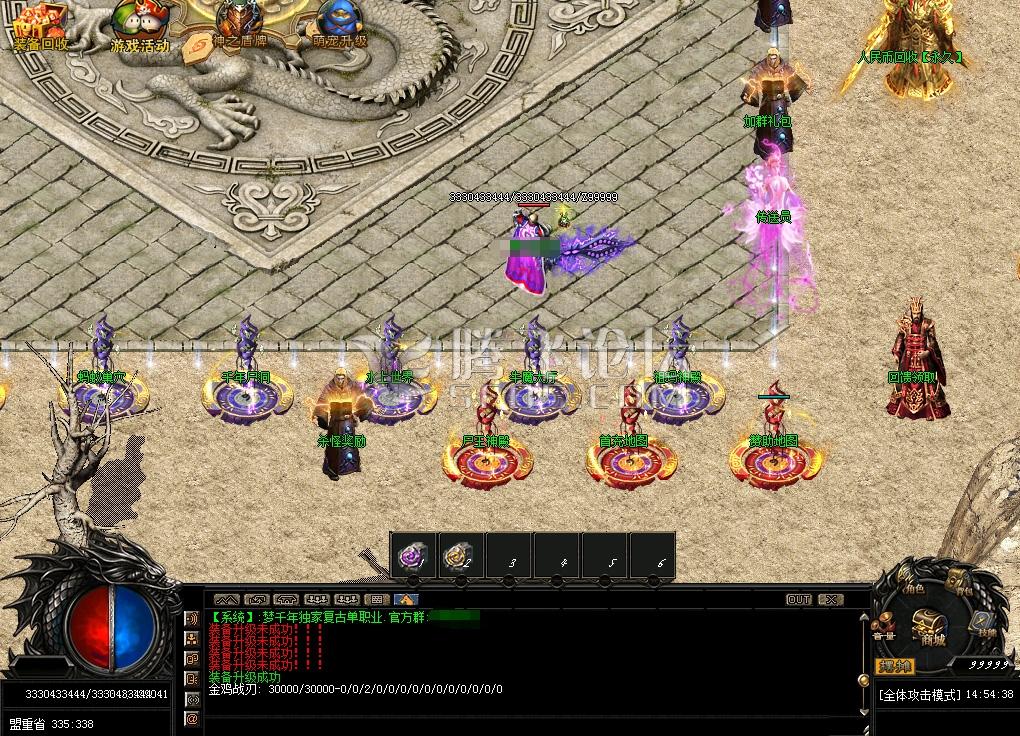
Task: Click the X button beside OUT
Action: pyautogui.click(x=830, y=599)
